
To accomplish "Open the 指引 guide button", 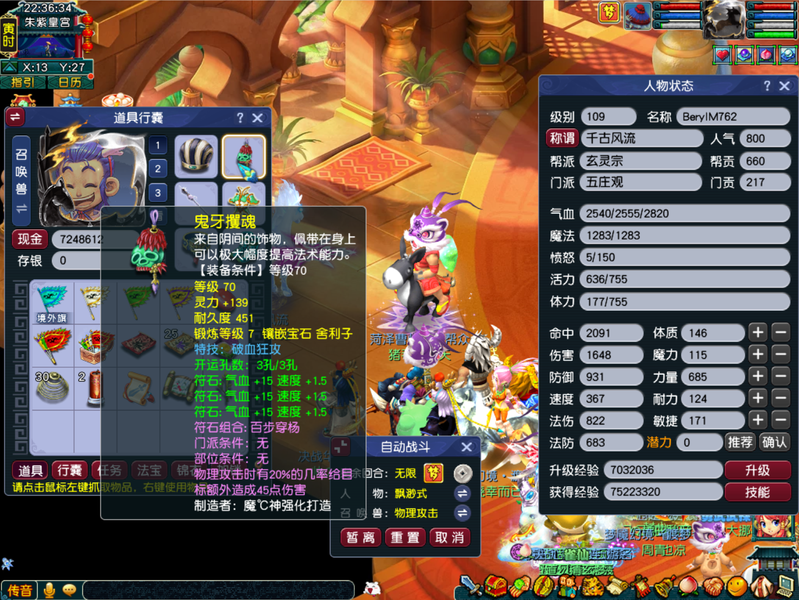I will point(23,82).
